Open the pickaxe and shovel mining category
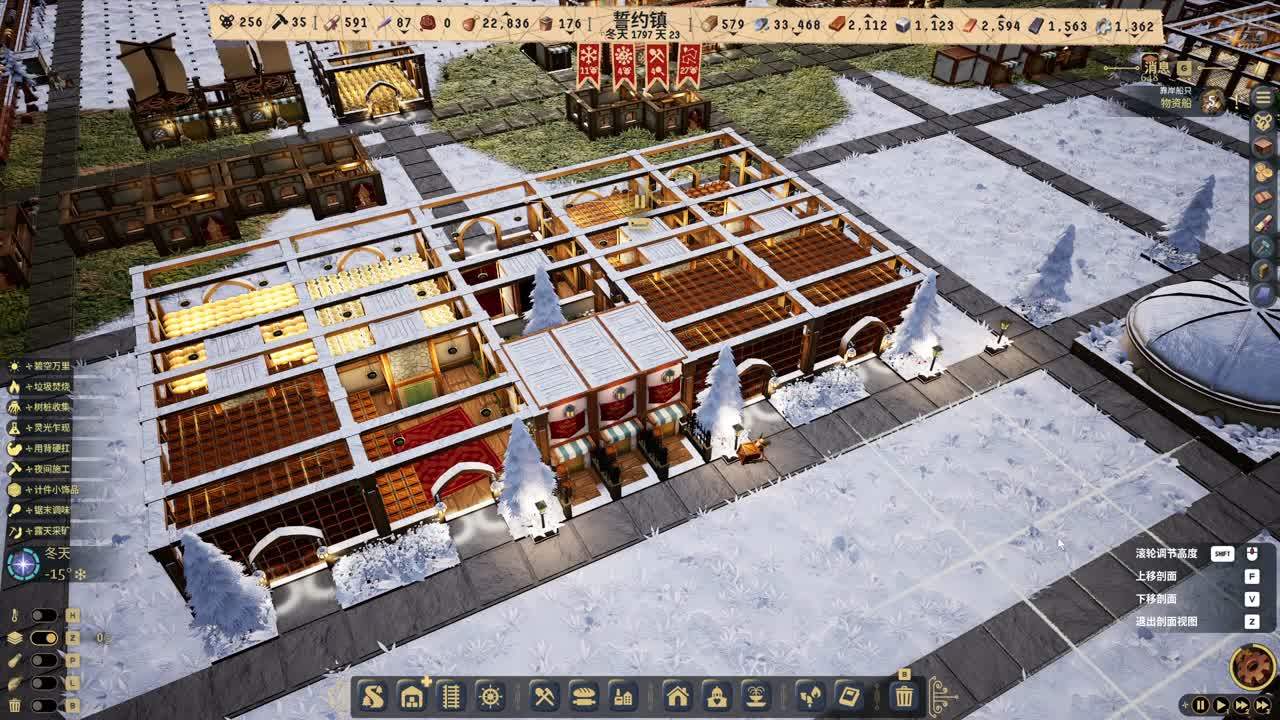The image size is (1280, 720). coord(544,696)
